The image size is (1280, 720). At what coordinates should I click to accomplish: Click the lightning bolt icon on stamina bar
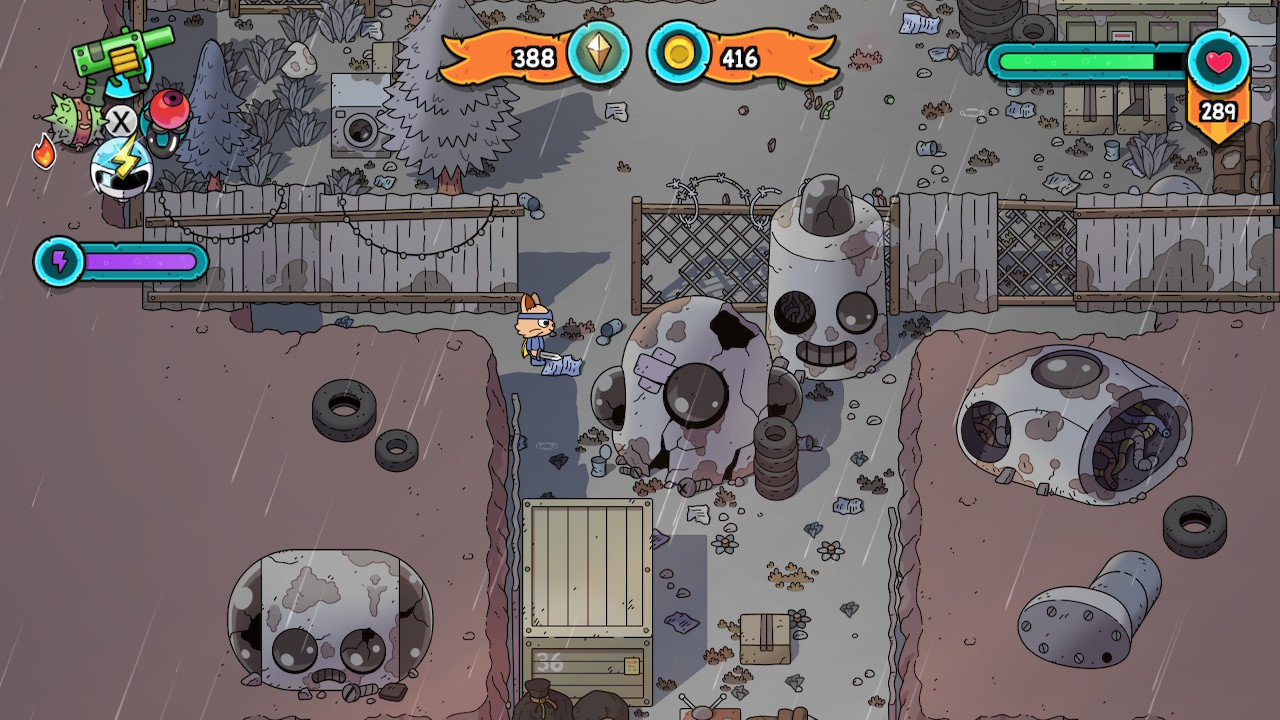[x=60, y=262]
